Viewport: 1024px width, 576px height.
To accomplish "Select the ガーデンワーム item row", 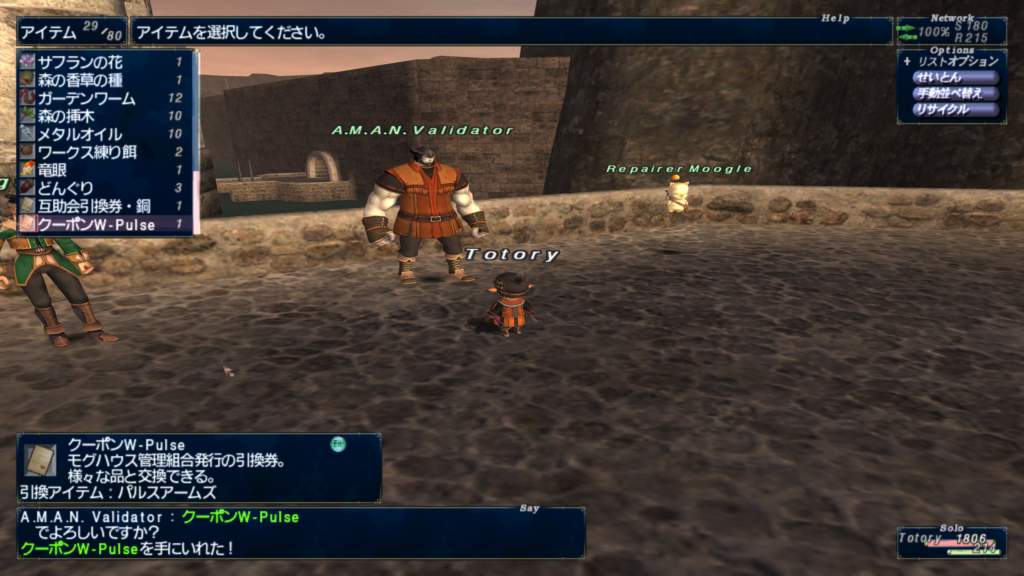I will [100, 98].
